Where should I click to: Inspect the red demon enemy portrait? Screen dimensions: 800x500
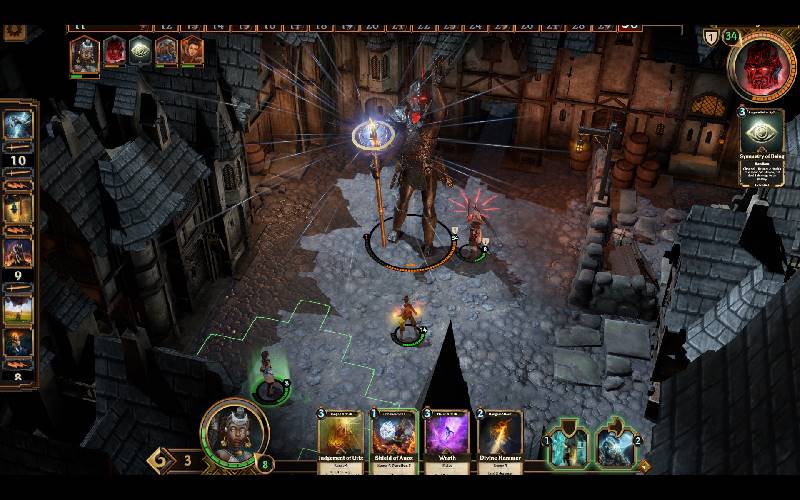pos(763,64)
